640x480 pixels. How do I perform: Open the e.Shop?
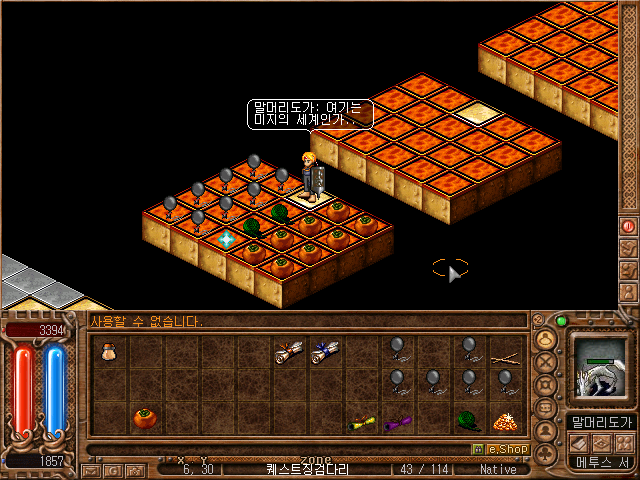[500, 449]
